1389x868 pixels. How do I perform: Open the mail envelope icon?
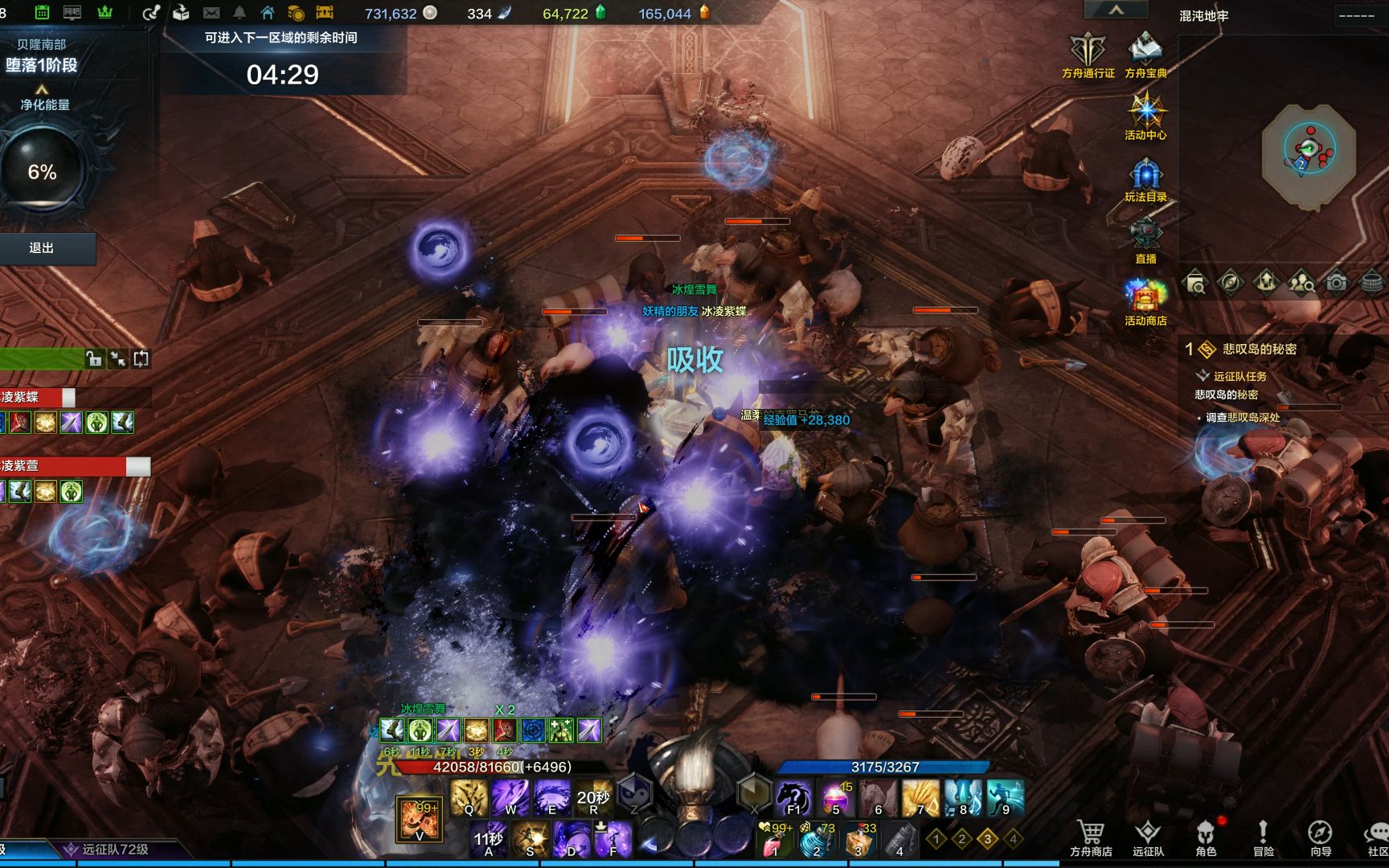point(211,13)
